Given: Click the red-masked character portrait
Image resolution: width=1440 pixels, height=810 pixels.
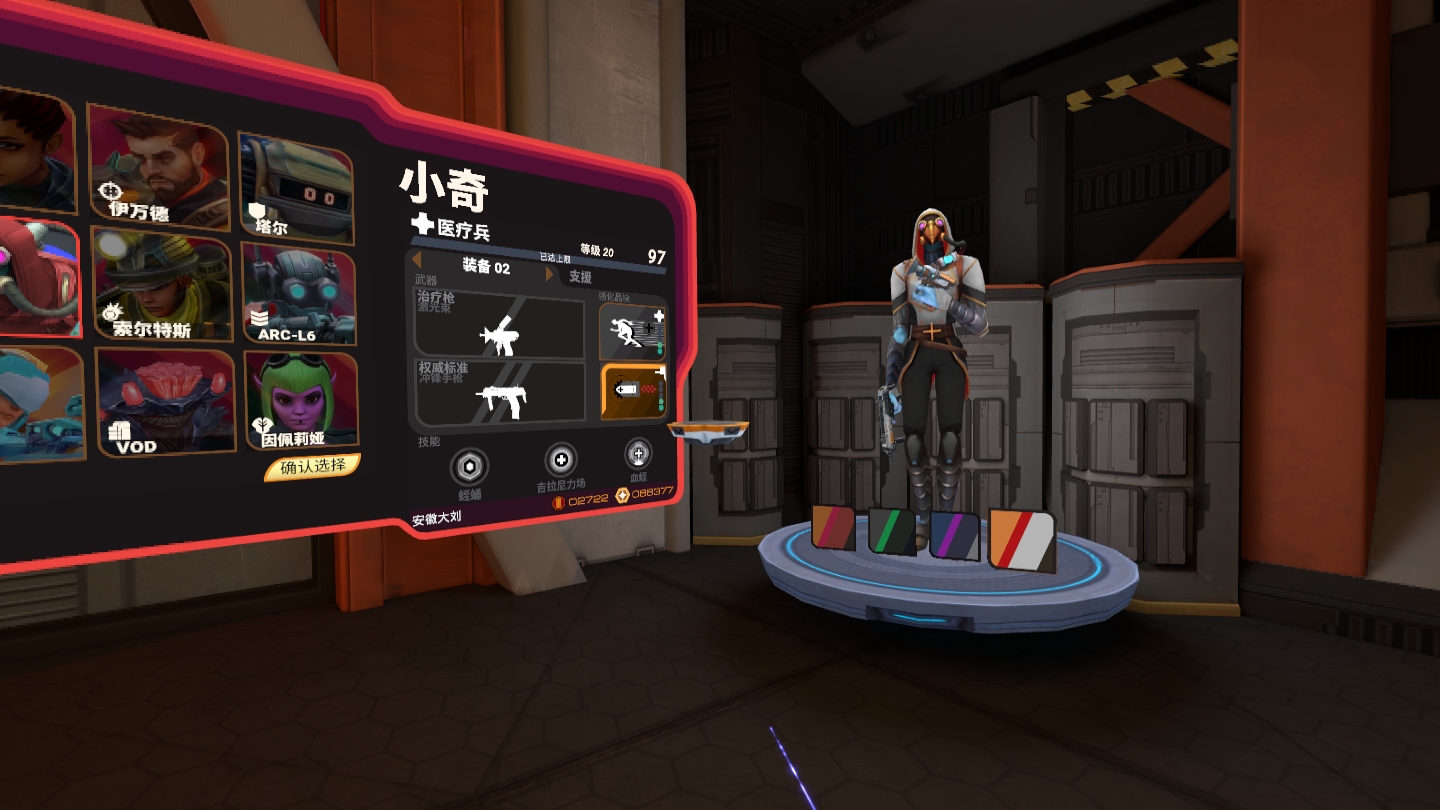Looking at the screenshot, I should (38, 278).
